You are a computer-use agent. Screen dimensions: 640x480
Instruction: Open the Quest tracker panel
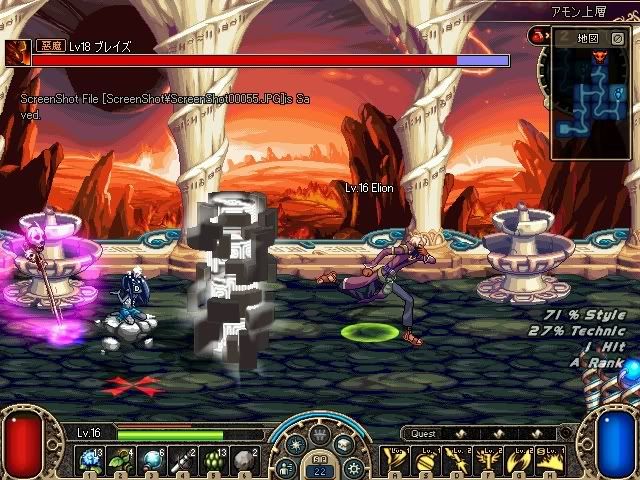click(425, 434)
